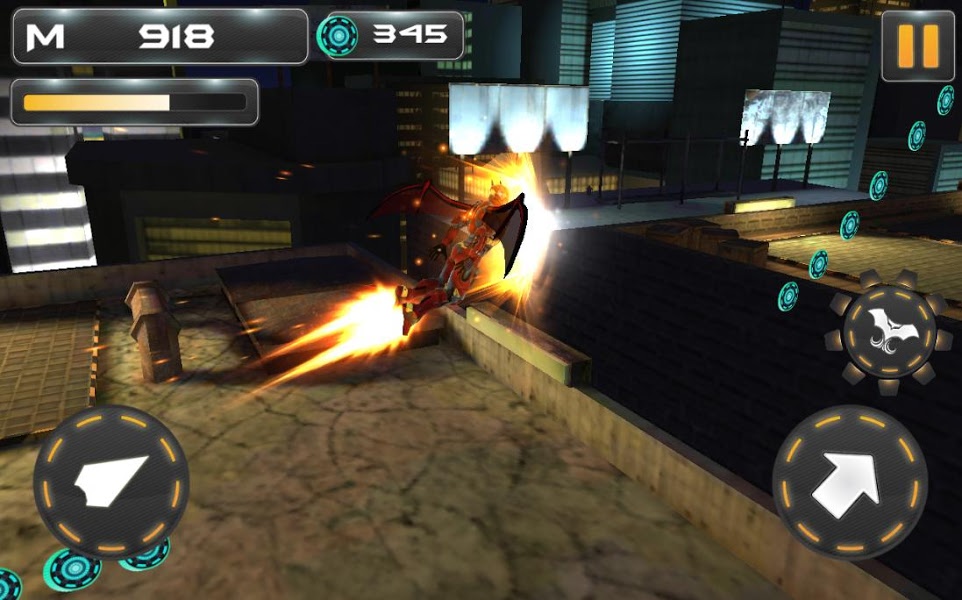Image resolution: width=962 pixels, height=600 pixels.
Task: Pause the game with the orange button
Action: (x=918, y=47)
